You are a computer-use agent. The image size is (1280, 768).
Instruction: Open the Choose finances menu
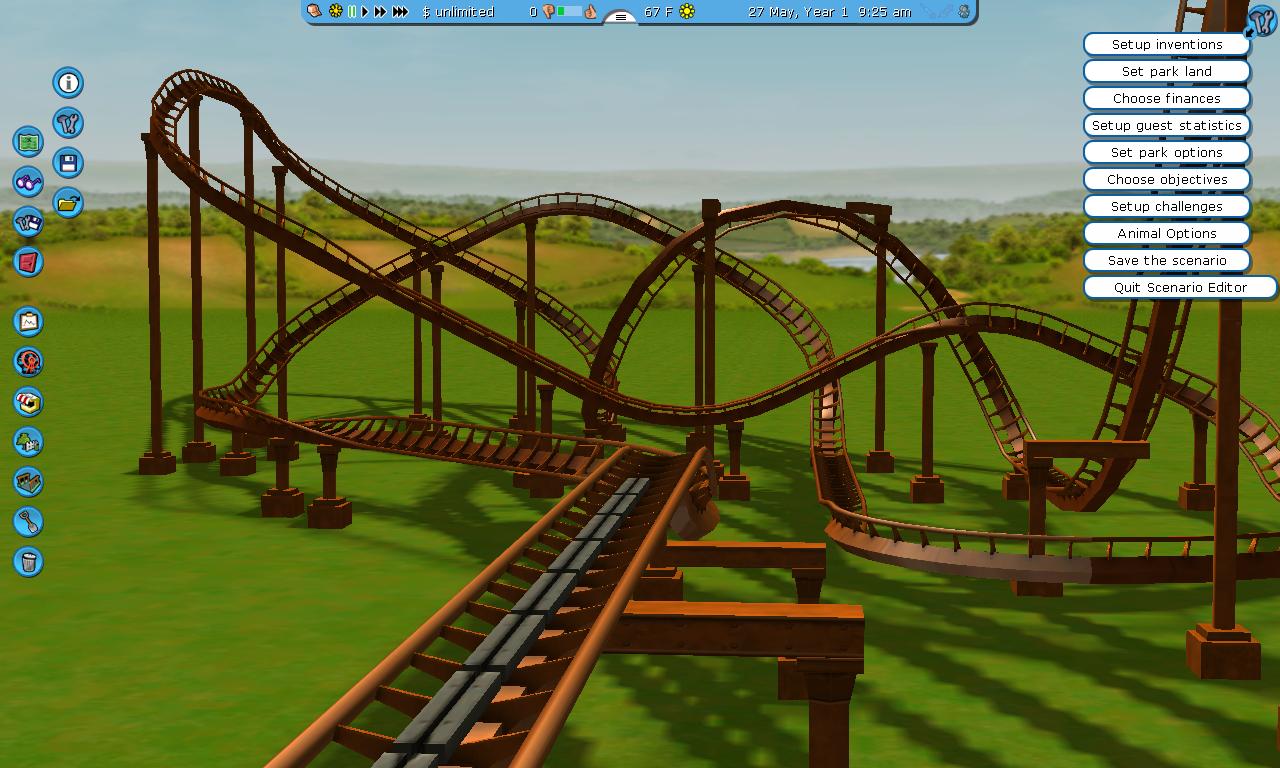[x=1166, y=98]
